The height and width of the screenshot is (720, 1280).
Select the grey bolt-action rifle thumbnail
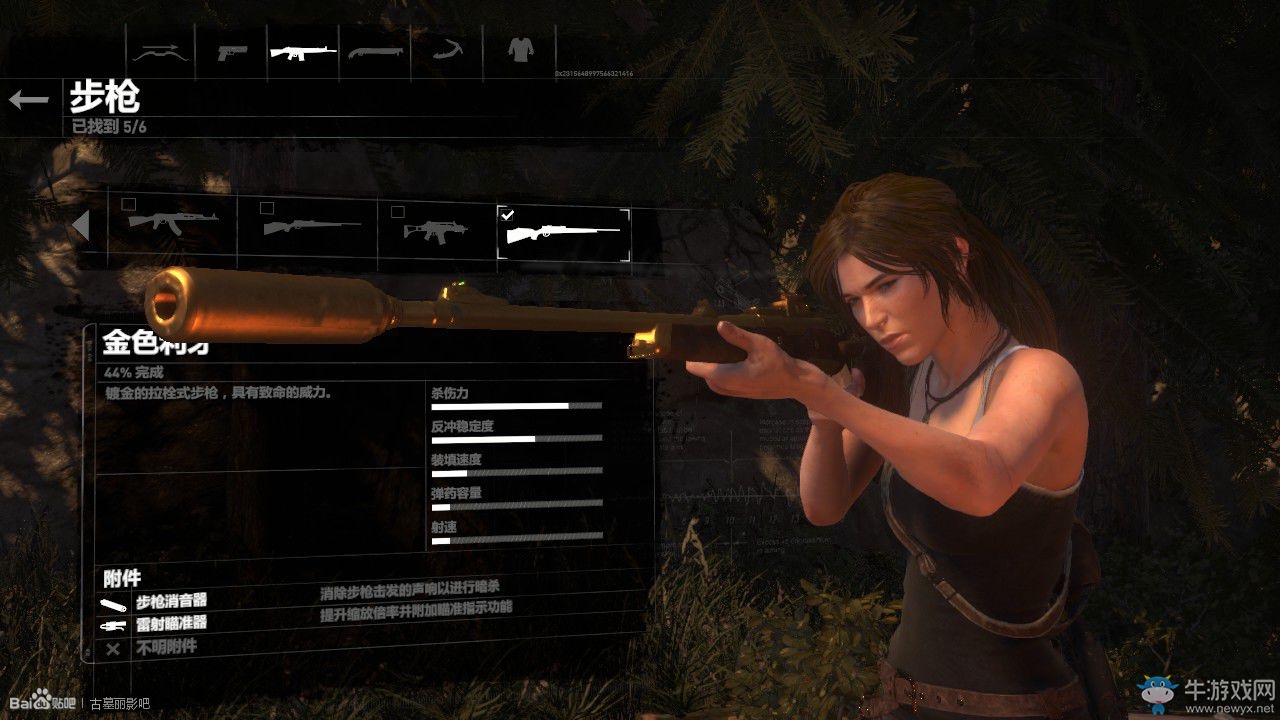pos(310,228)
